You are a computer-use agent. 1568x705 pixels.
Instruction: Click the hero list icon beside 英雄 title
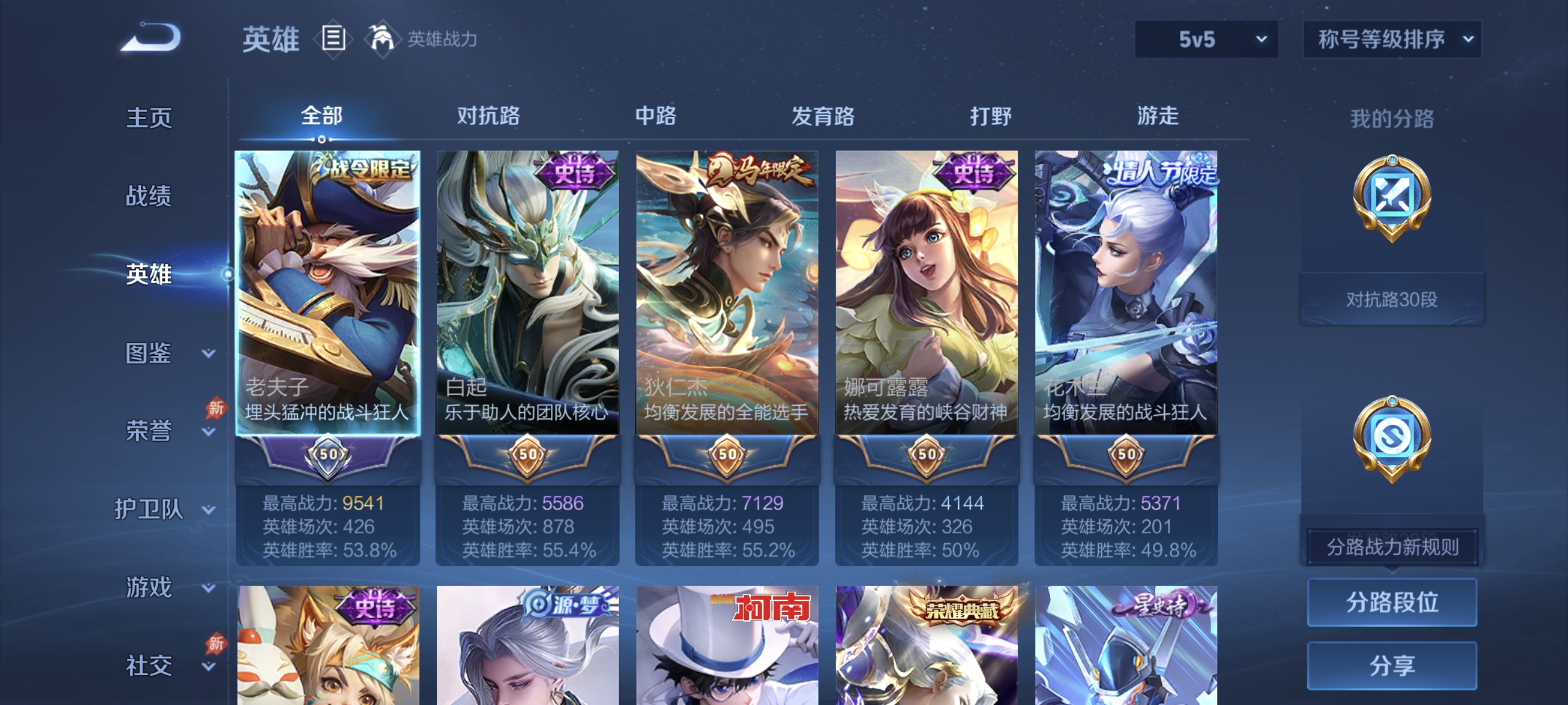click(332, 38)
